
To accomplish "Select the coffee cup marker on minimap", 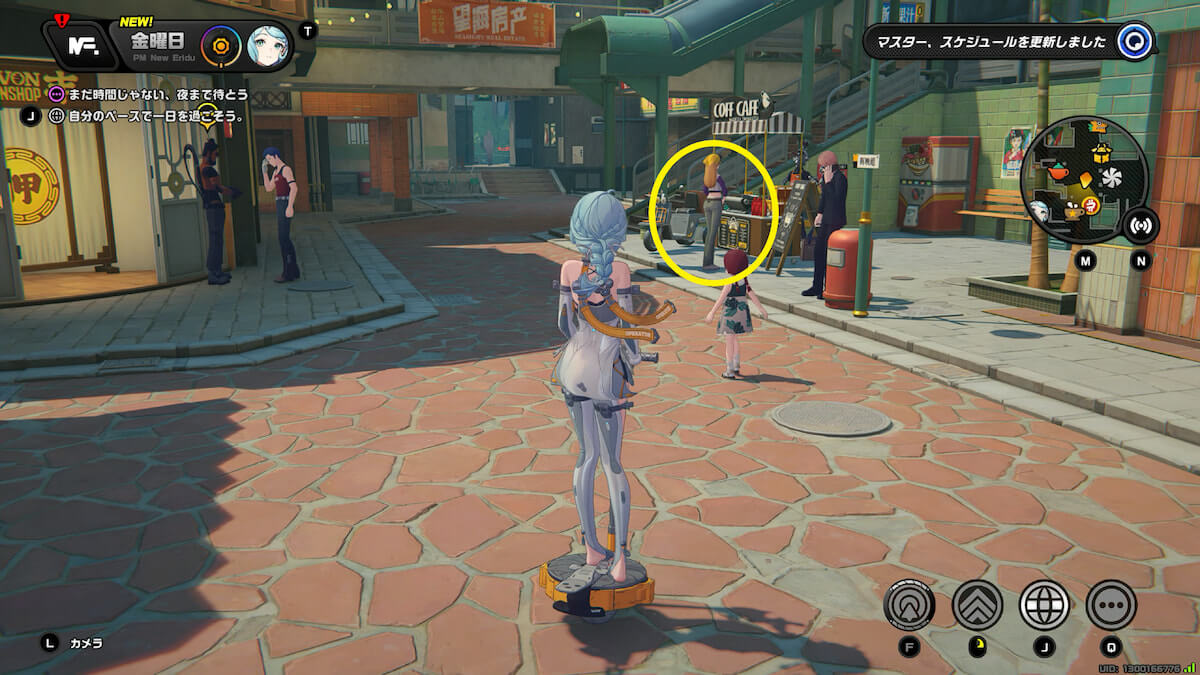I will pos(1073,211).
